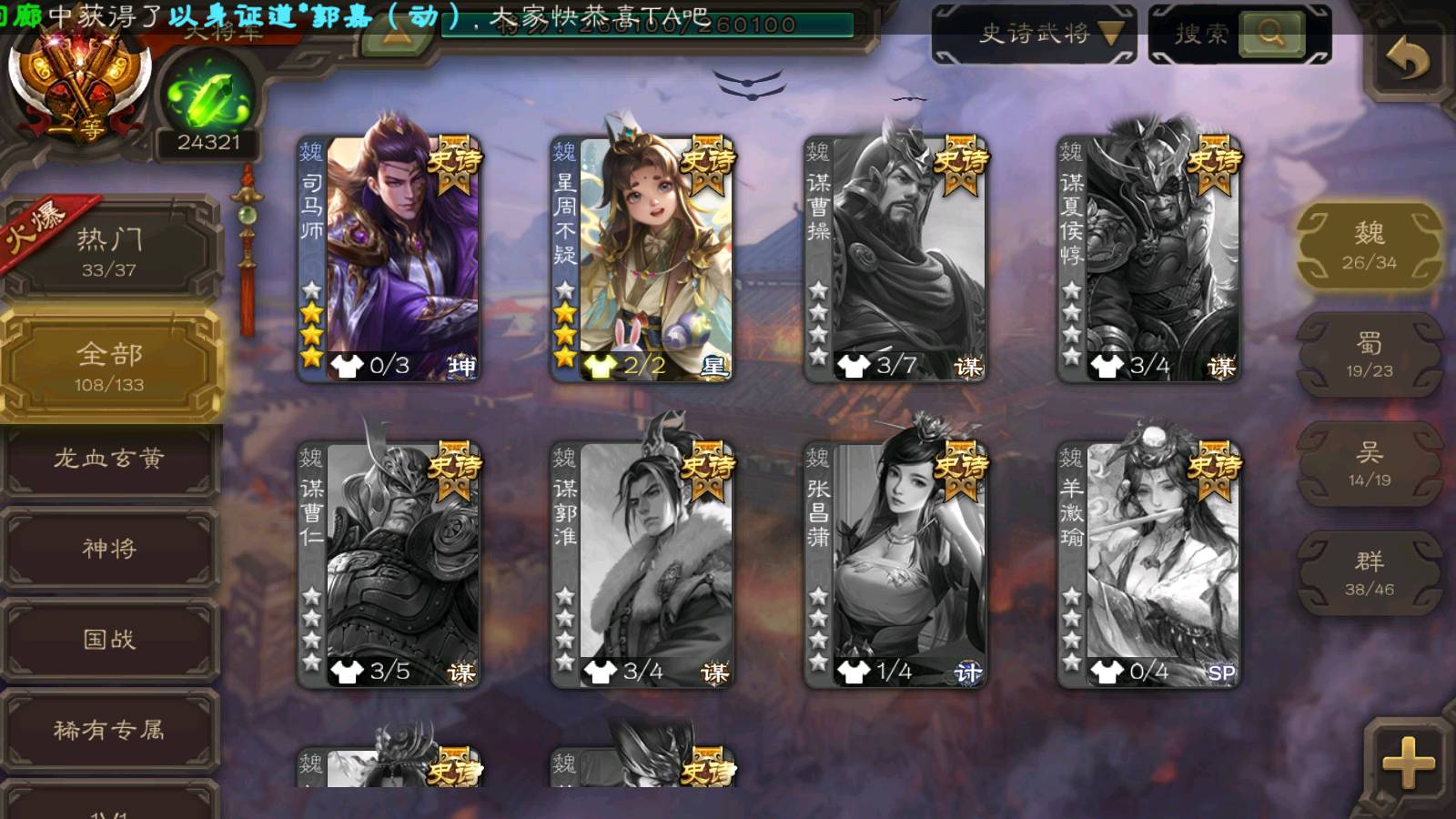
Task: Switch to the 热门 category tab
Action: [x=109, y=251]
